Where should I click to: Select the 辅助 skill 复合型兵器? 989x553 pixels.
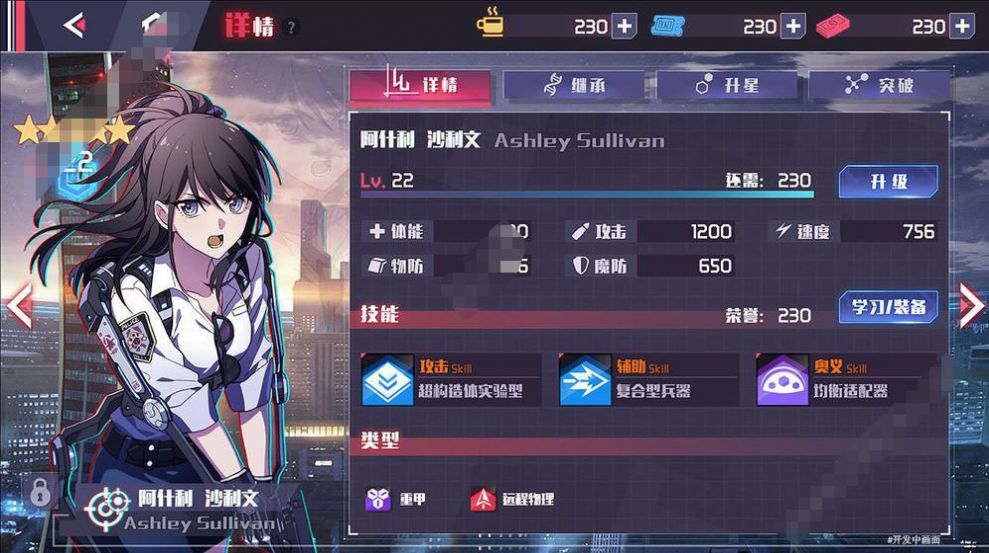(x=648, y=380)
